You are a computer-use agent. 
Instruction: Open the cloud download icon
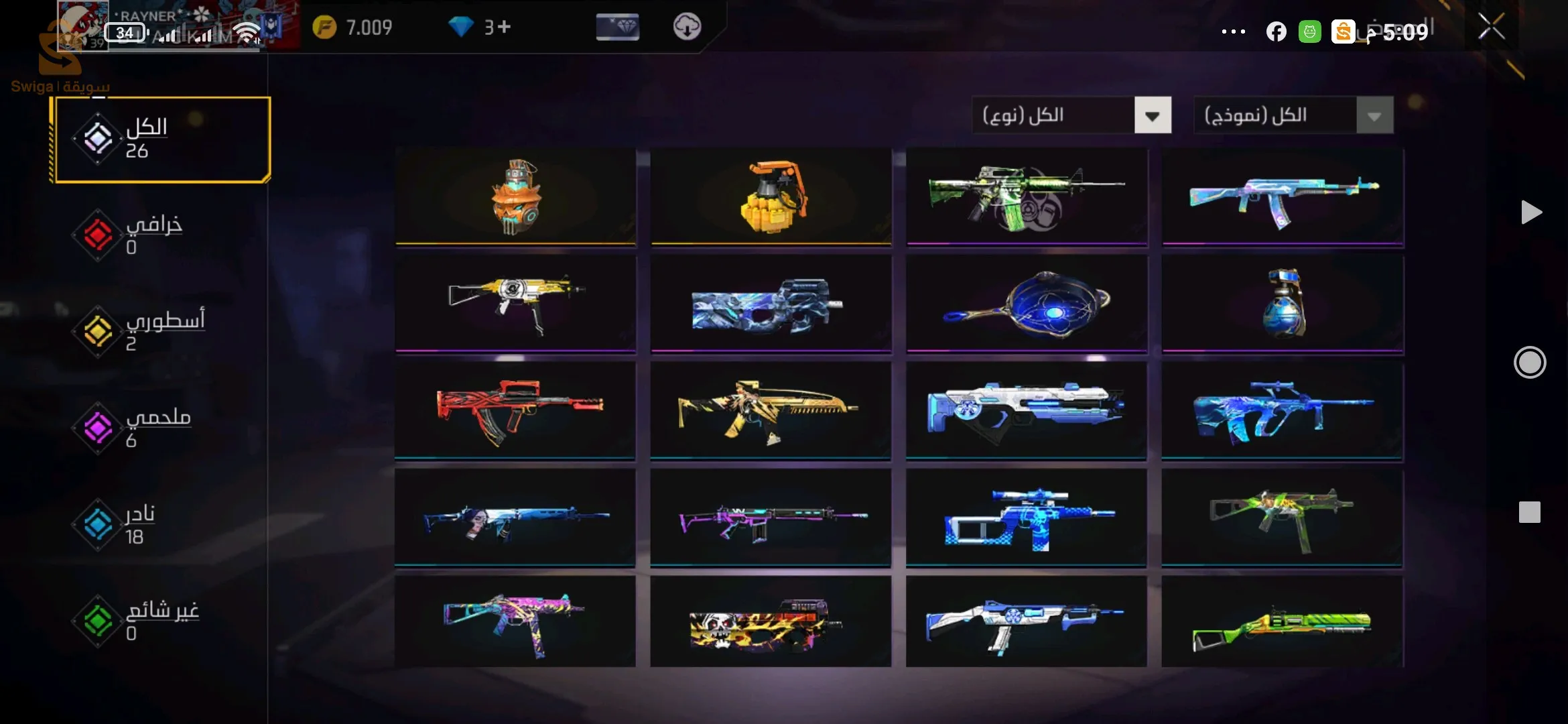click(687, 27)
